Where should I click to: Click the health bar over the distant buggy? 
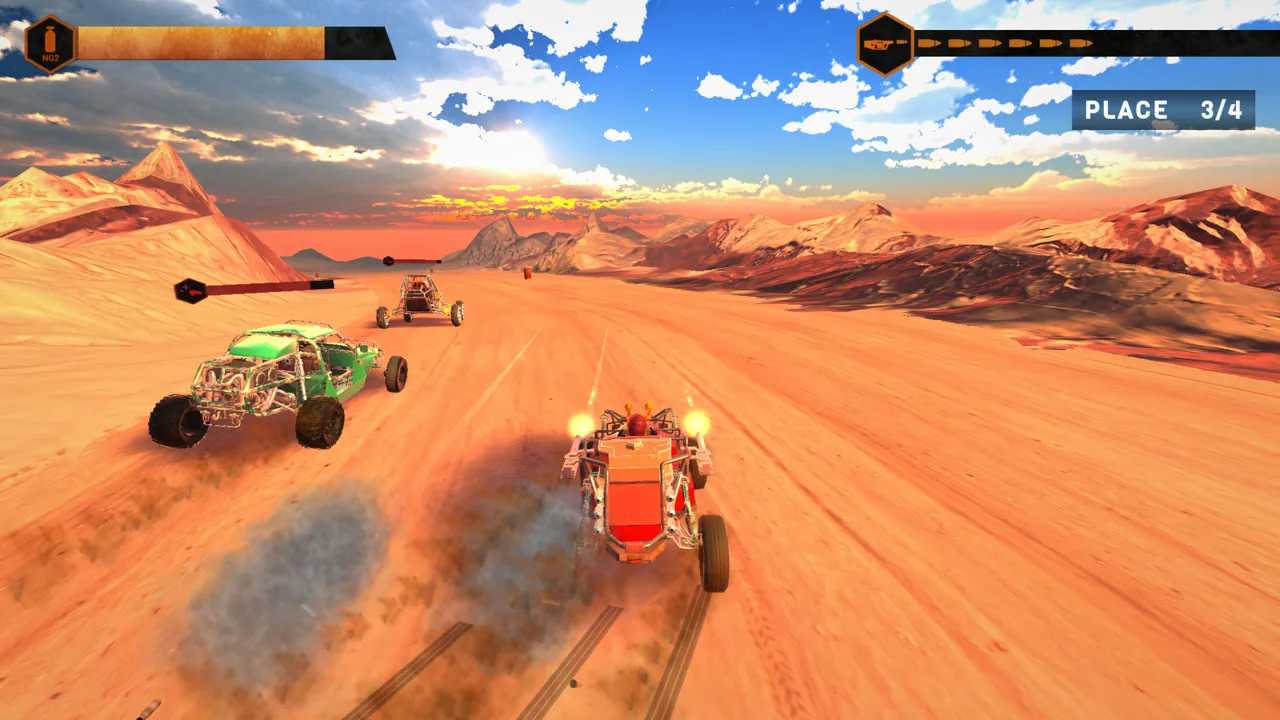pyautogui.click(x=415, y=263)
